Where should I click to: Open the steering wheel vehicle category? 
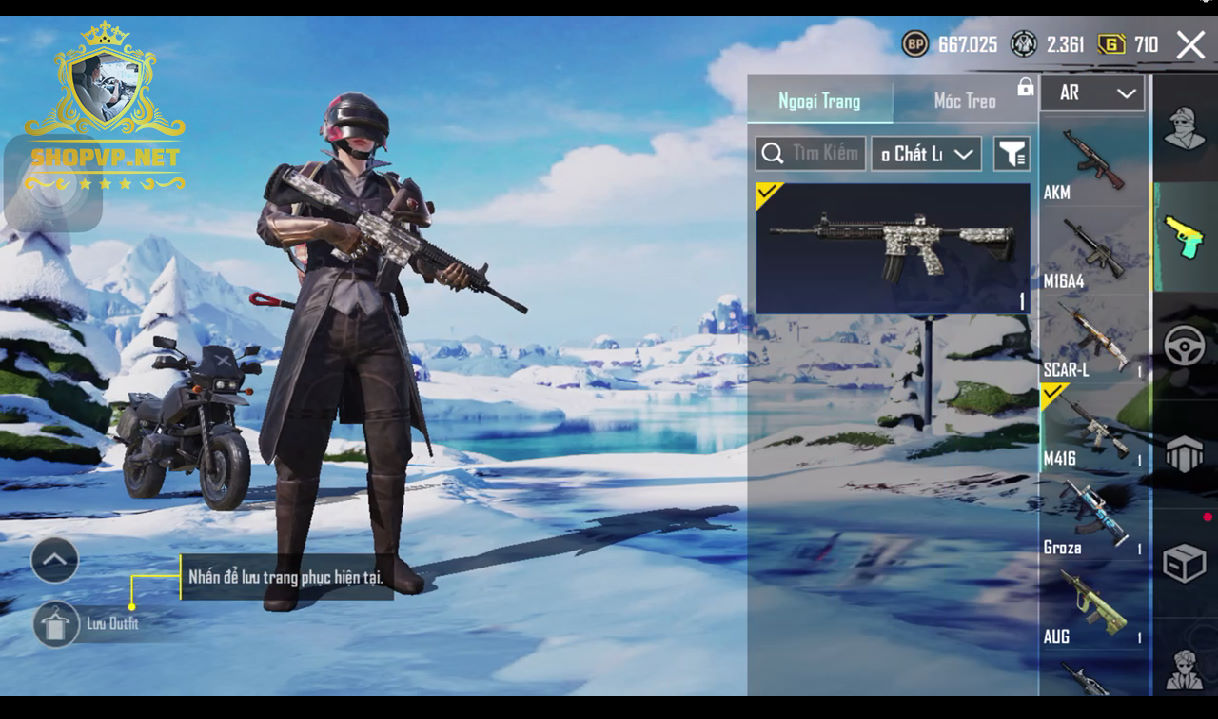pos(1185,346)
